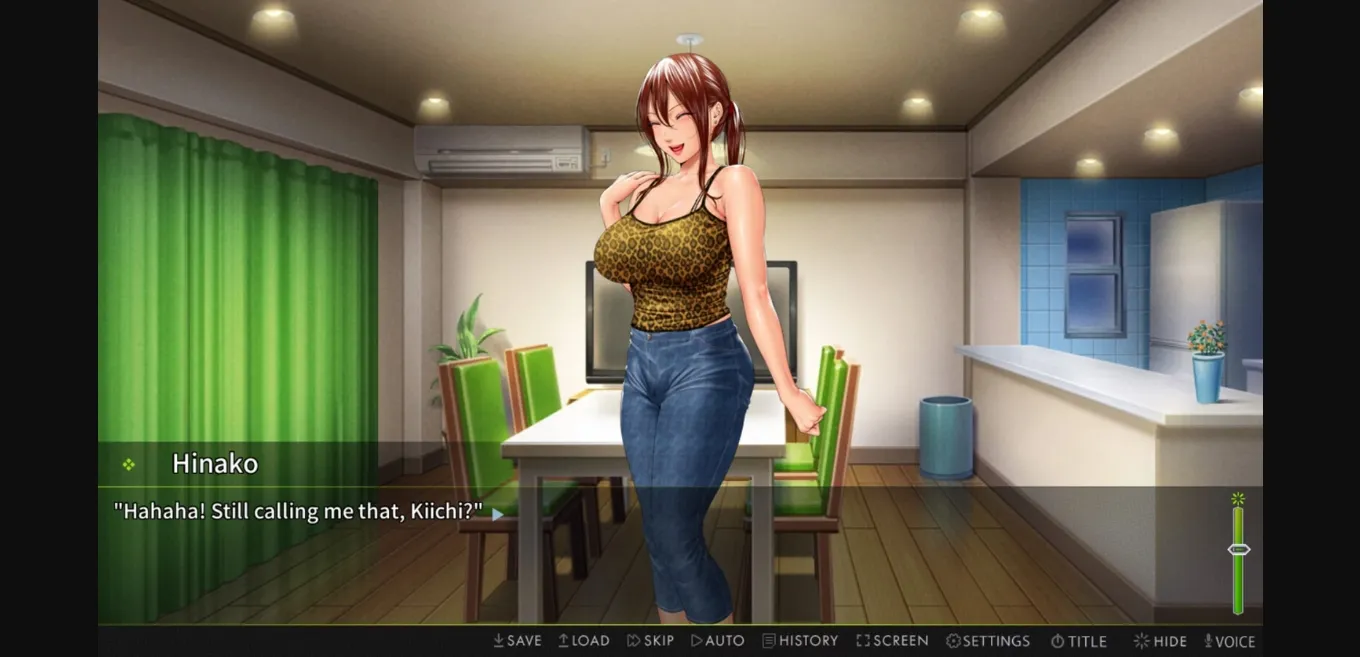
Task: Open the Settings menu
Action: [x=988, y=641]
